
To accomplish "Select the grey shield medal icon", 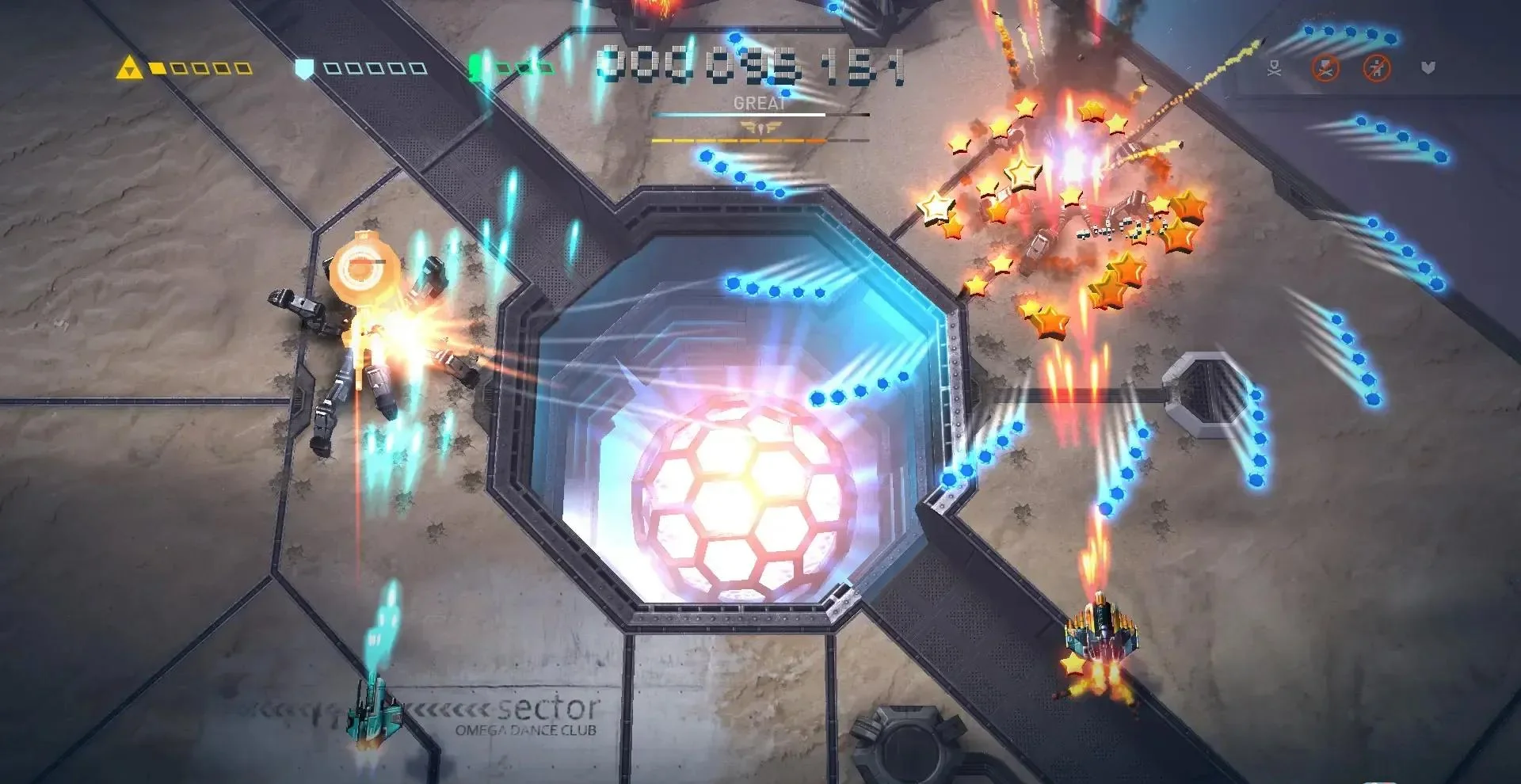I will (x=1428, y=68).
